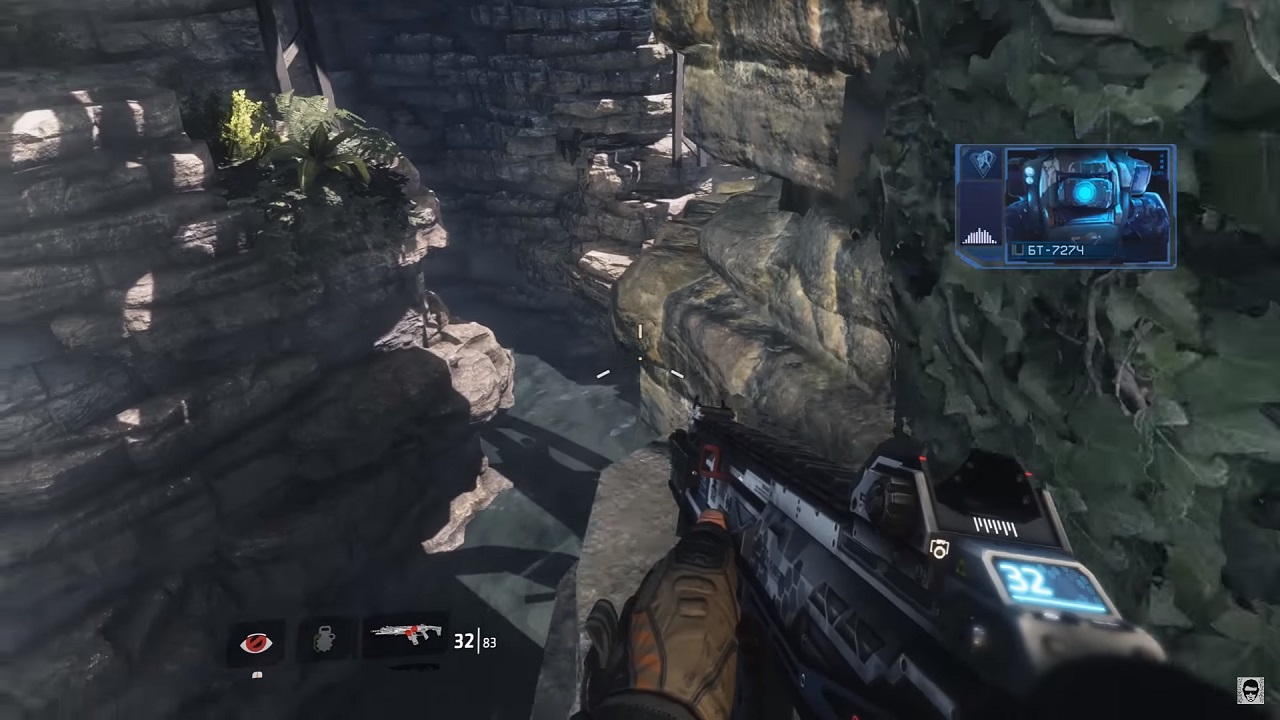Image resolution: width=1280 pixels, height=720 pixels.
Task: Choose the rifle weapon slot icon
Action: 406,636
